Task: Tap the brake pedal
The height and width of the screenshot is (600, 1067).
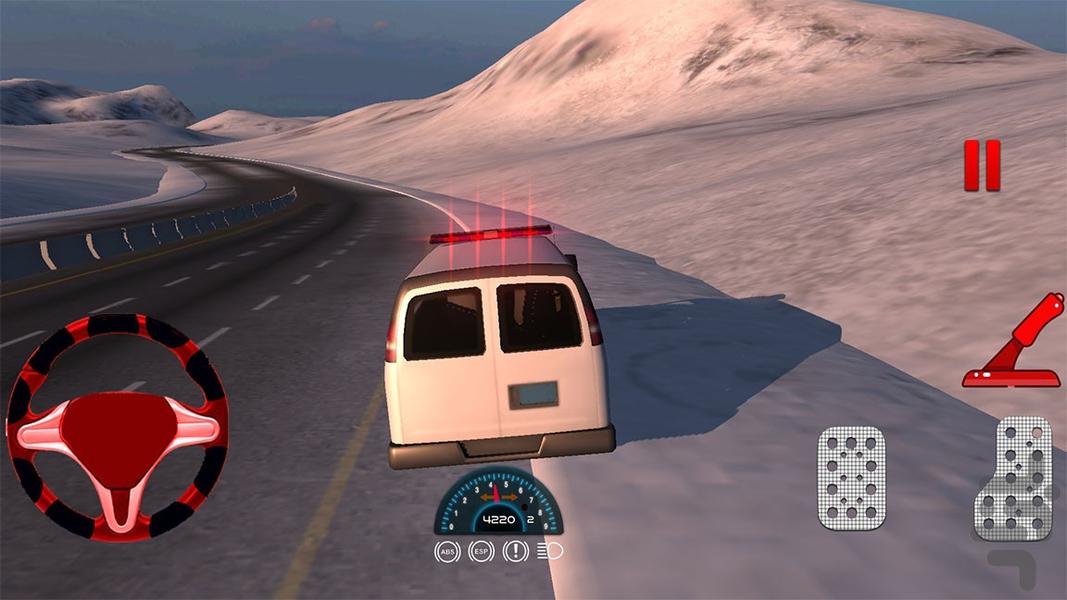Action: (x=851, y=477)
